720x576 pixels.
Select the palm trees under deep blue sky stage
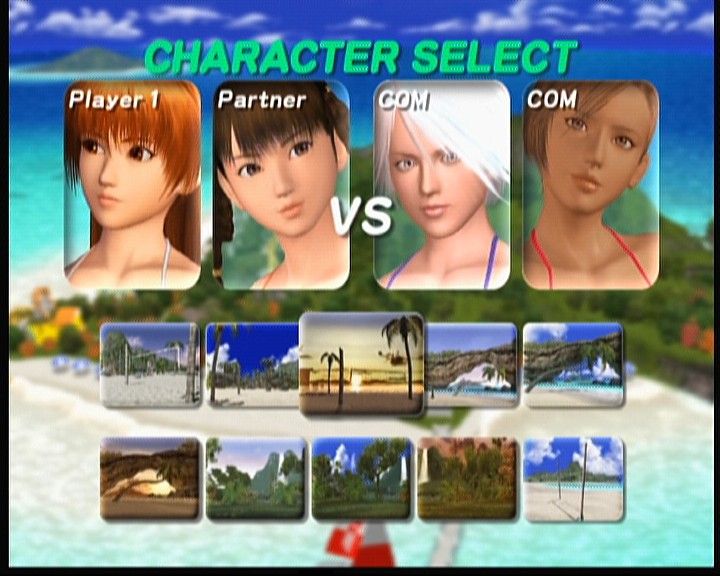click(252, 364)
